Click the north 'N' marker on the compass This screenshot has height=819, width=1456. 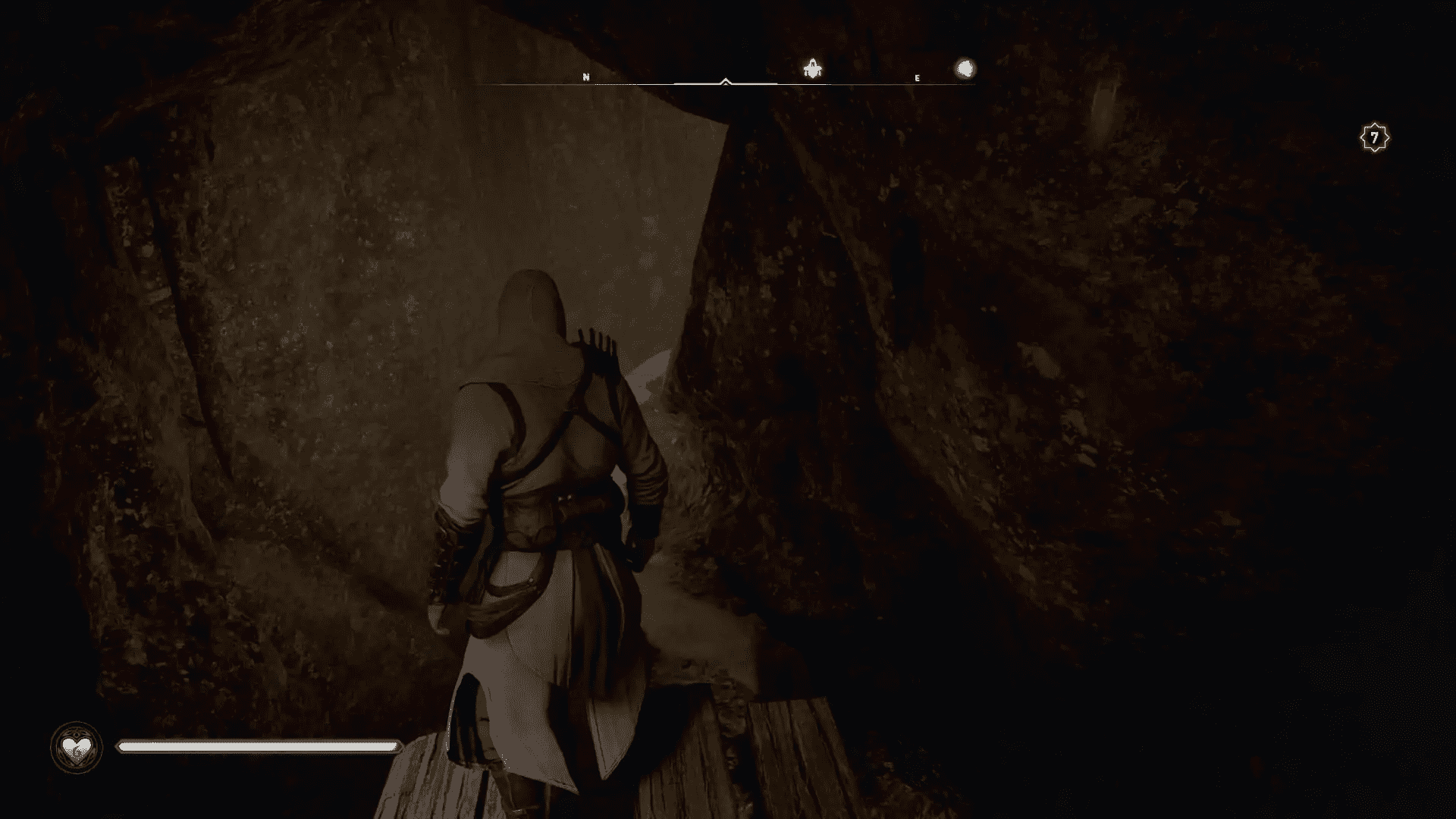[x=585, y=77]
